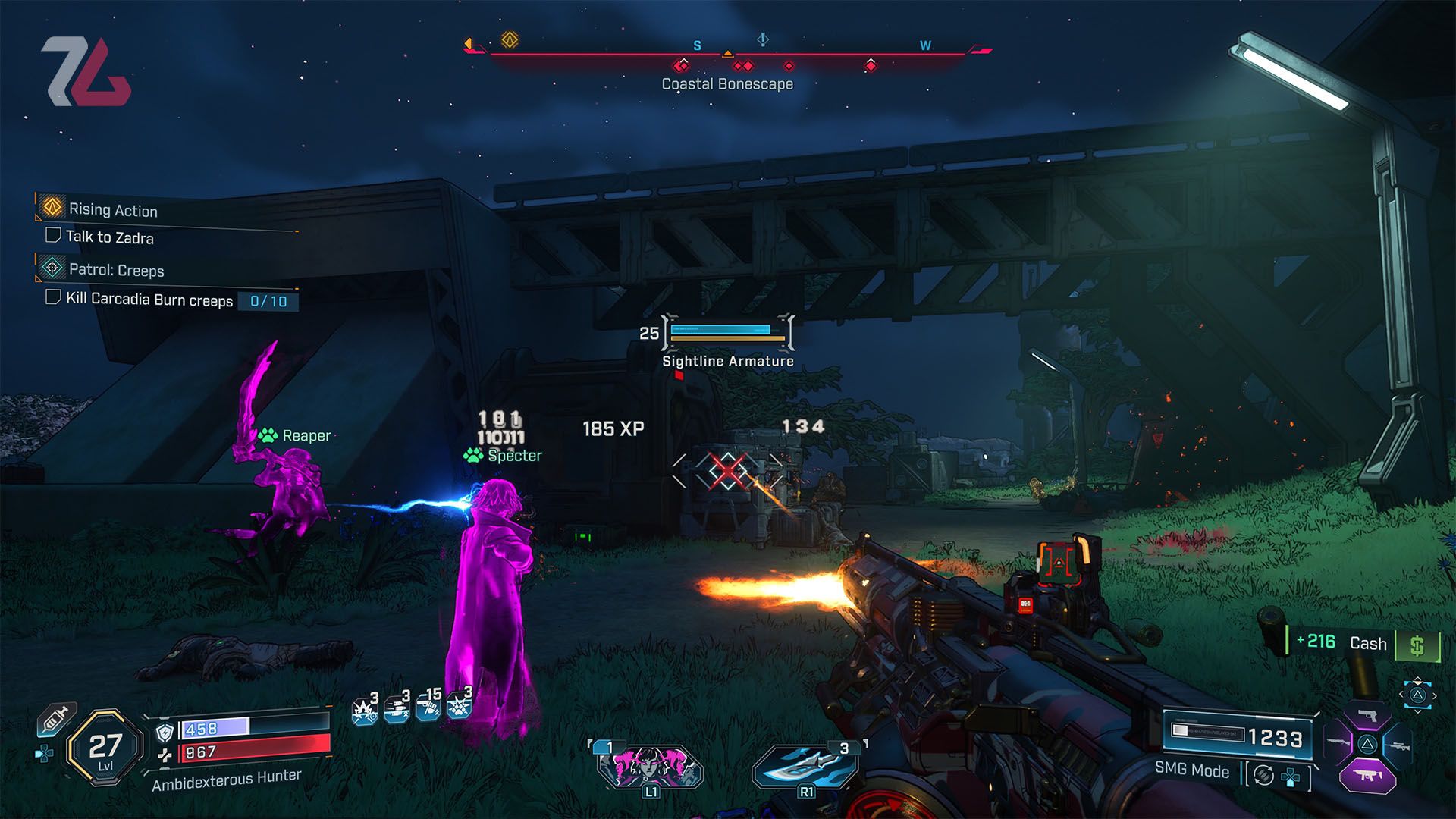Click the explosion buff status icon

[x=365, y=711]
